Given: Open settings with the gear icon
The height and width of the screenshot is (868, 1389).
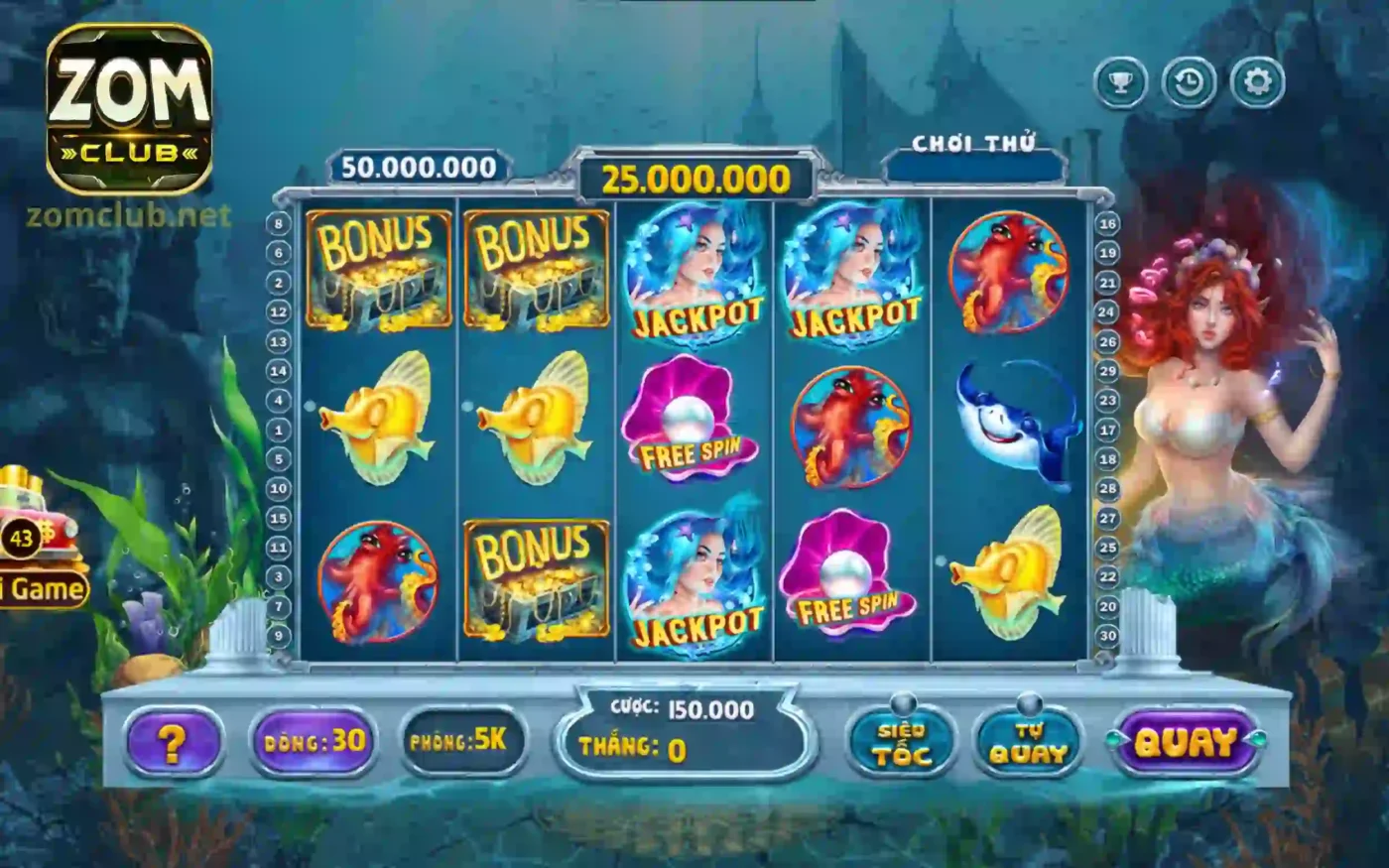Looking at the screenshot, I should pos(1257,83).
